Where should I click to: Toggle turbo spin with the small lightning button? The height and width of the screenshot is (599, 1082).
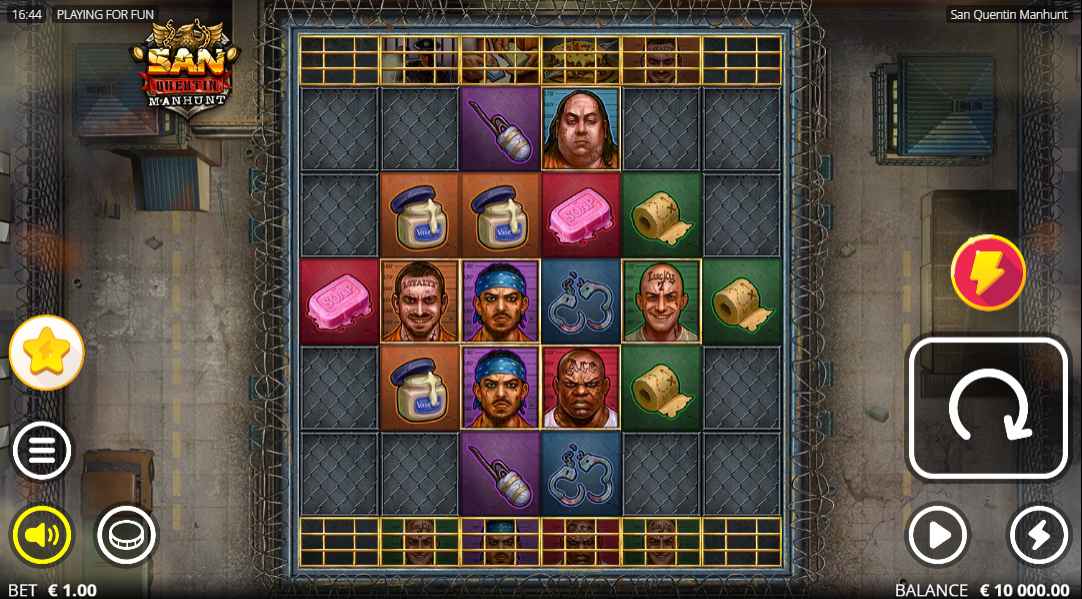(1038, 536)
